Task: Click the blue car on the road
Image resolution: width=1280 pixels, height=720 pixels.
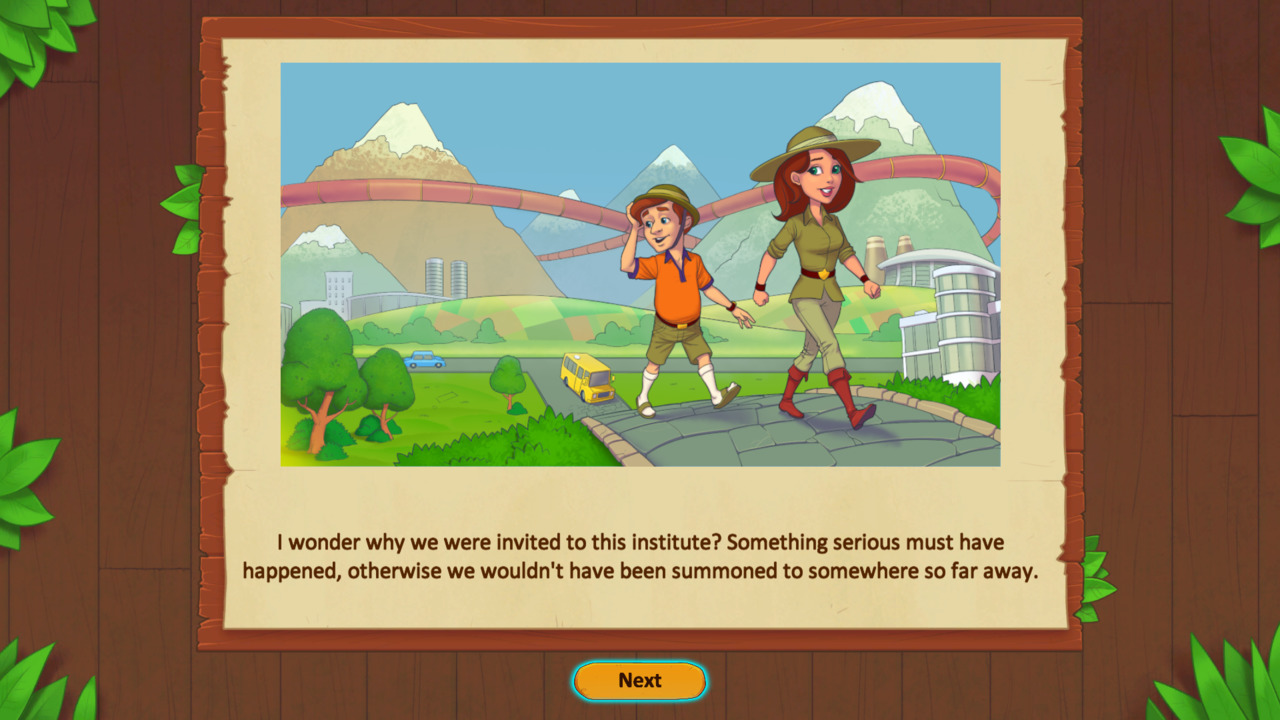Action: [425, 360]
